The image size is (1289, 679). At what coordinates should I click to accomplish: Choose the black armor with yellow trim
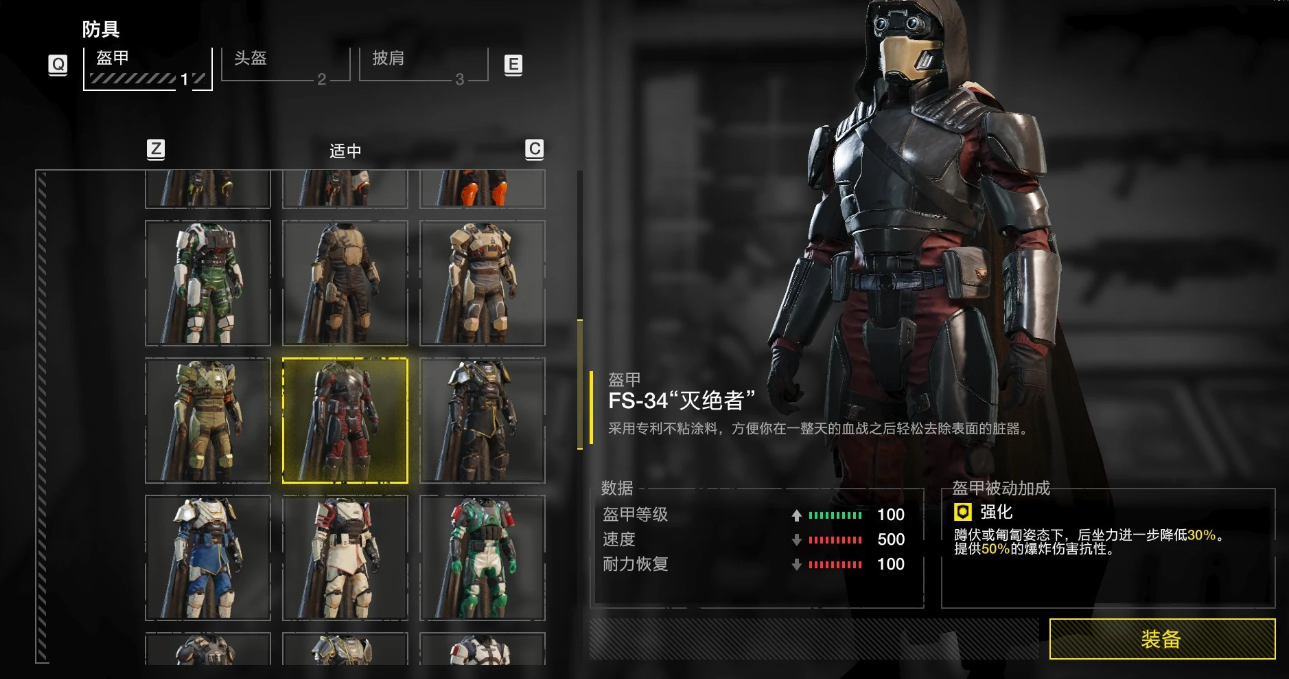tap(482, 421)
